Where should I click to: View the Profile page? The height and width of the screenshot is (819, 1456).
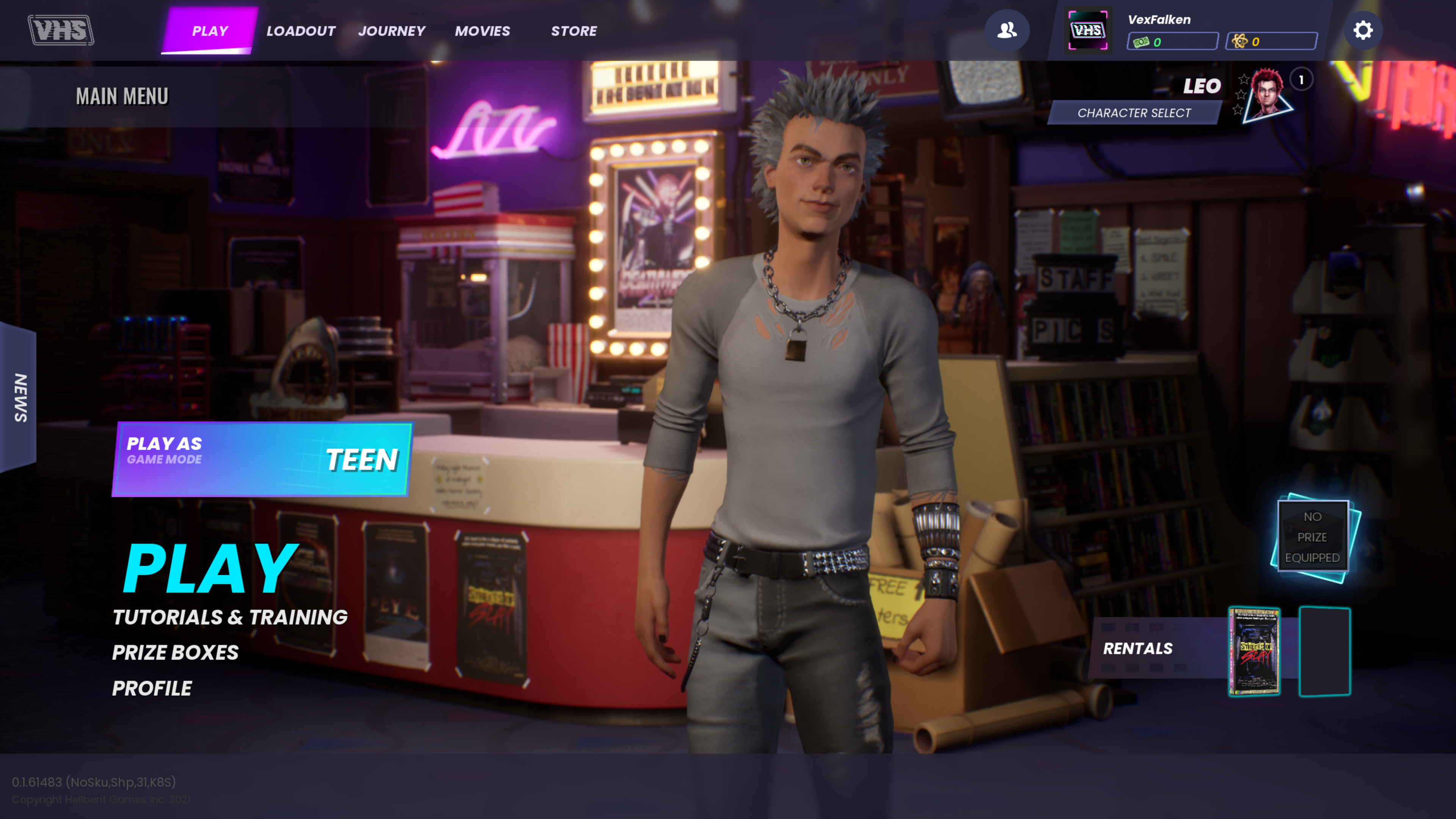coord(152,688)
